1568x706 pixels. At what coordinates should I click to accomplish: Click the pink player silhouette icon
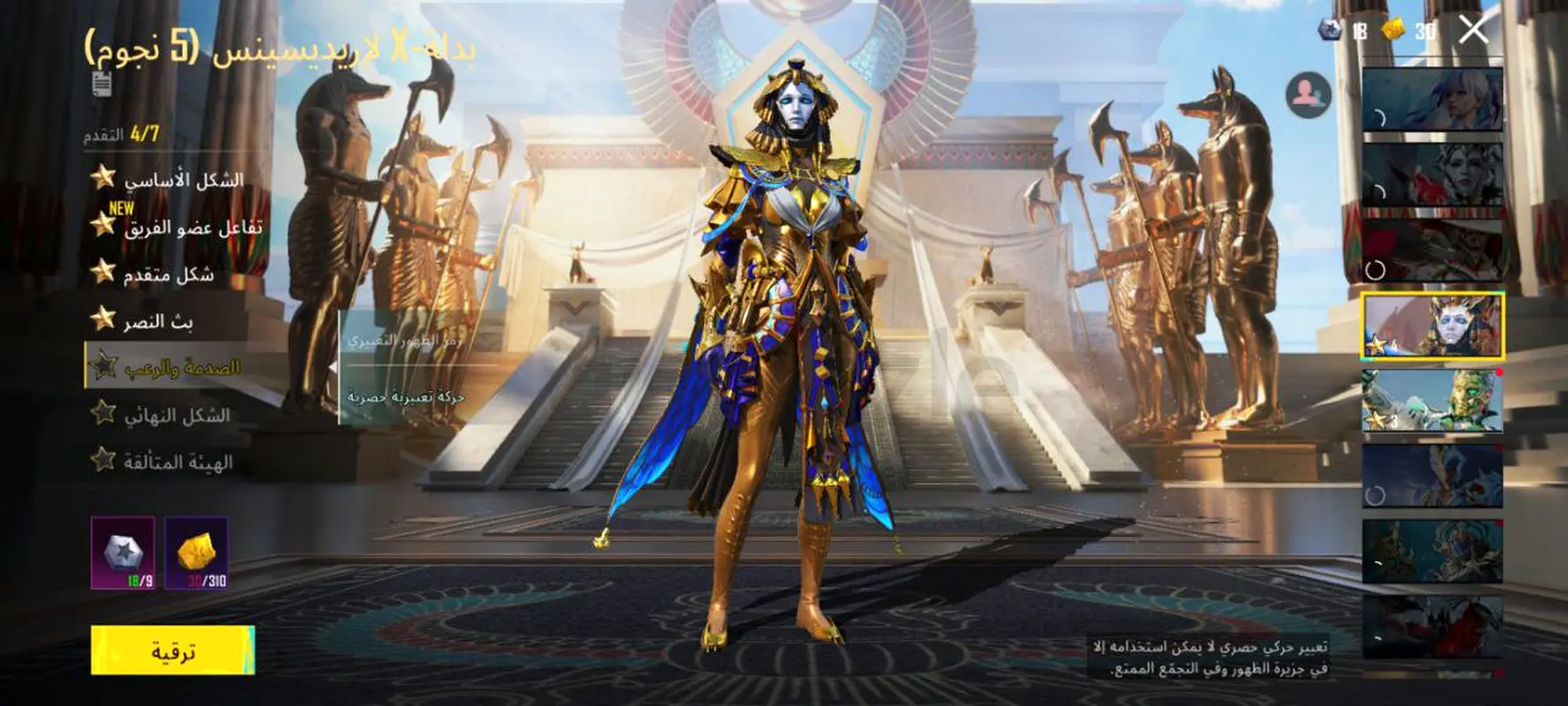point(1309,94)
